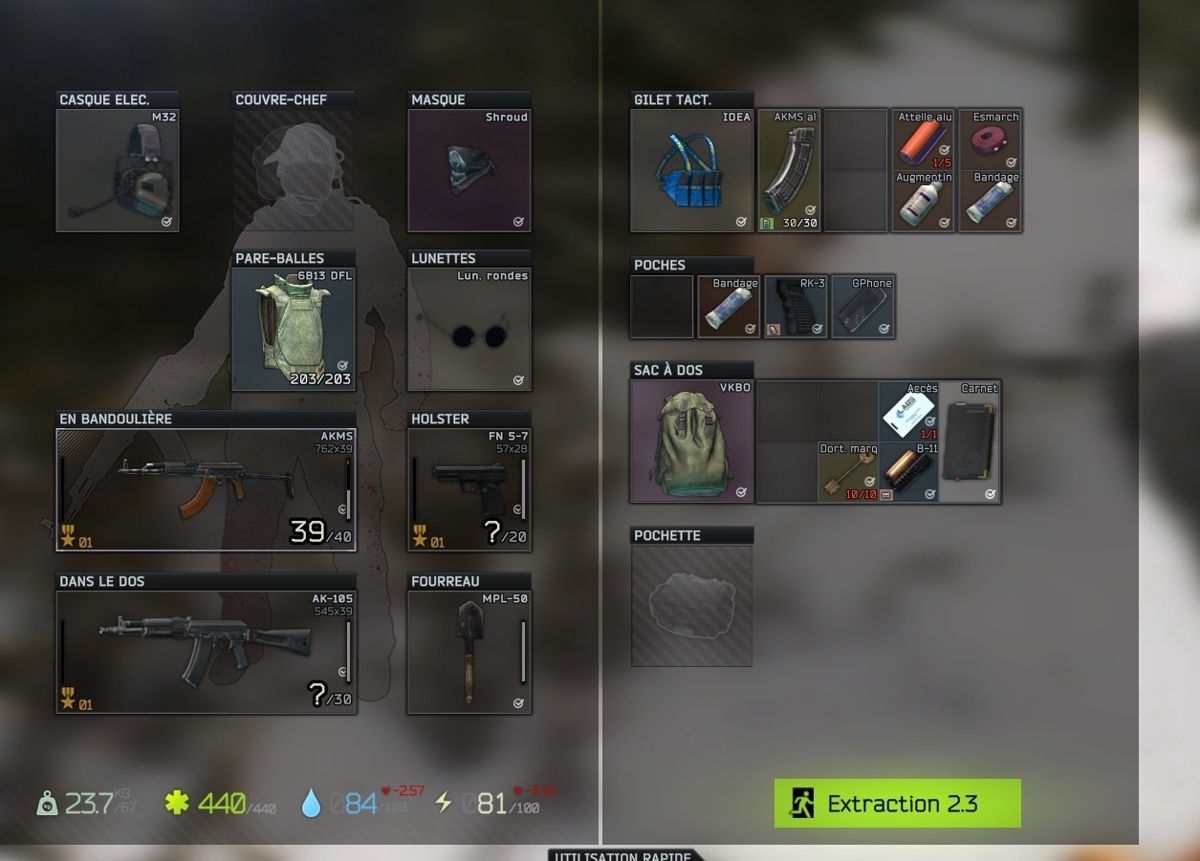Select the Carnet notebook item
1200x861 pixels.
[969, 441]
